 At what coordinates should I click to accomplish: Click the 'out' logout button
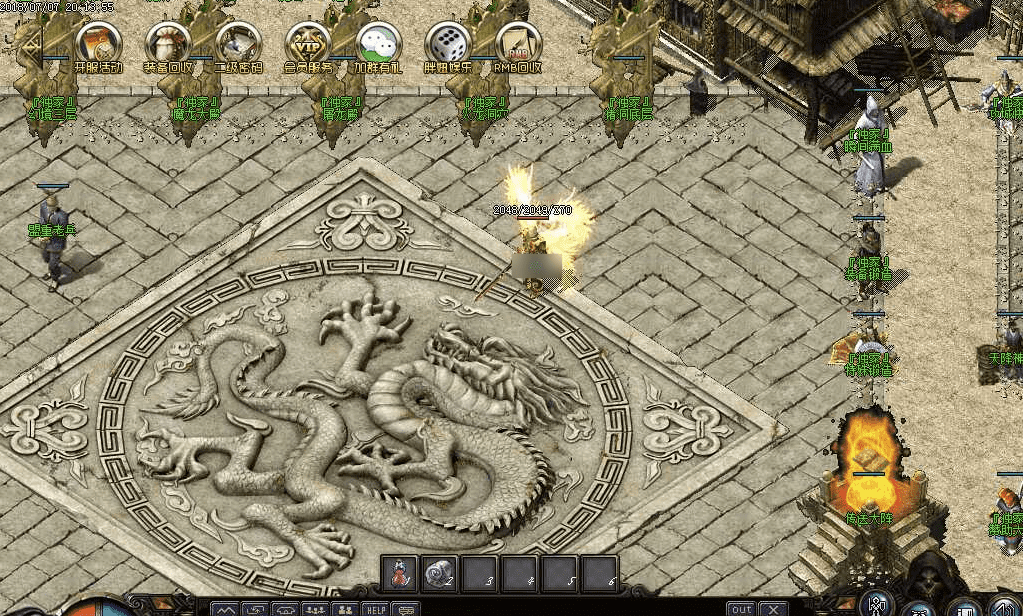(x=741, y=608)
